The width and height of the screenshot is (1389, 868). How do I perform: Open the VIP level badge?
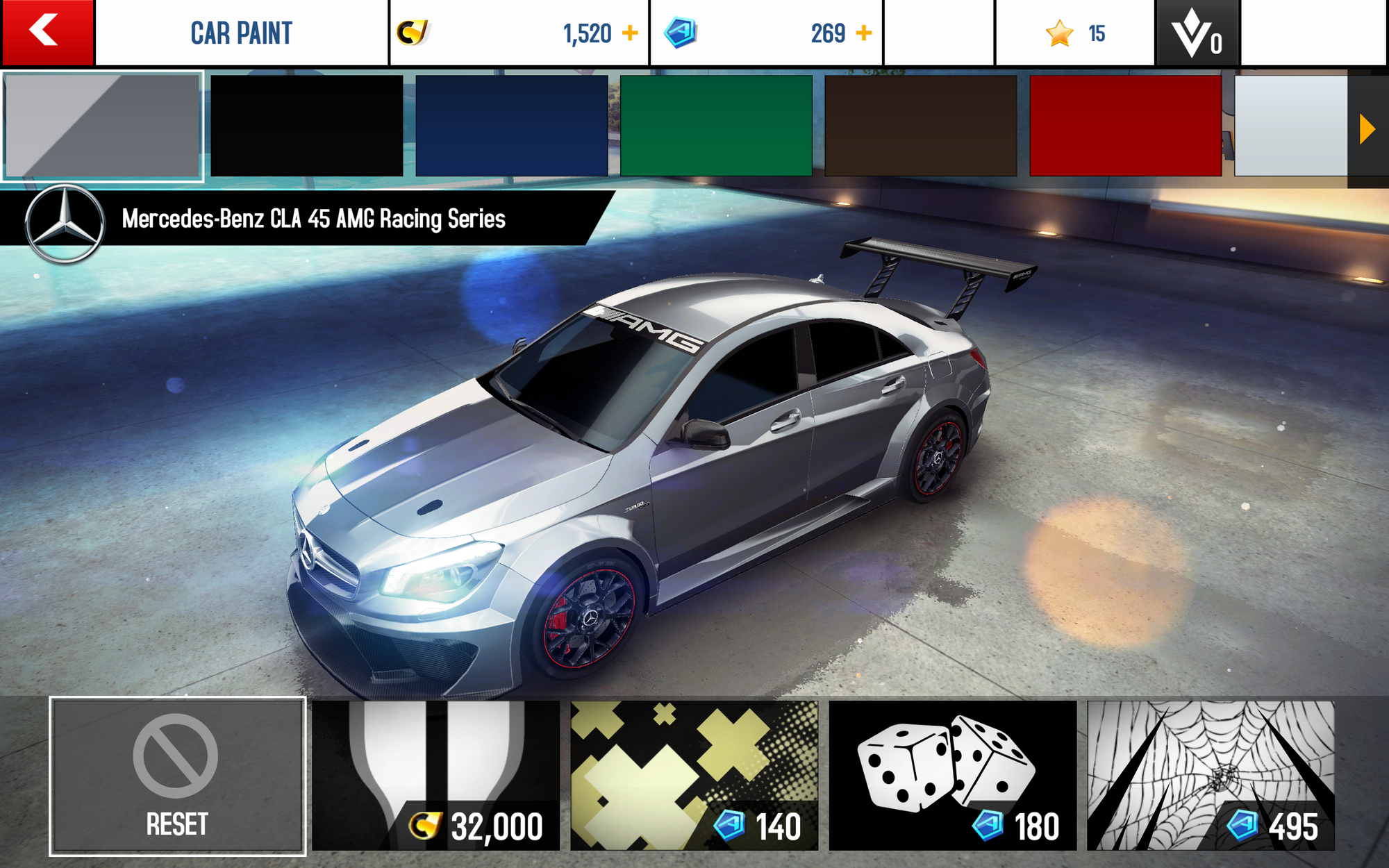click(1197, 33)
